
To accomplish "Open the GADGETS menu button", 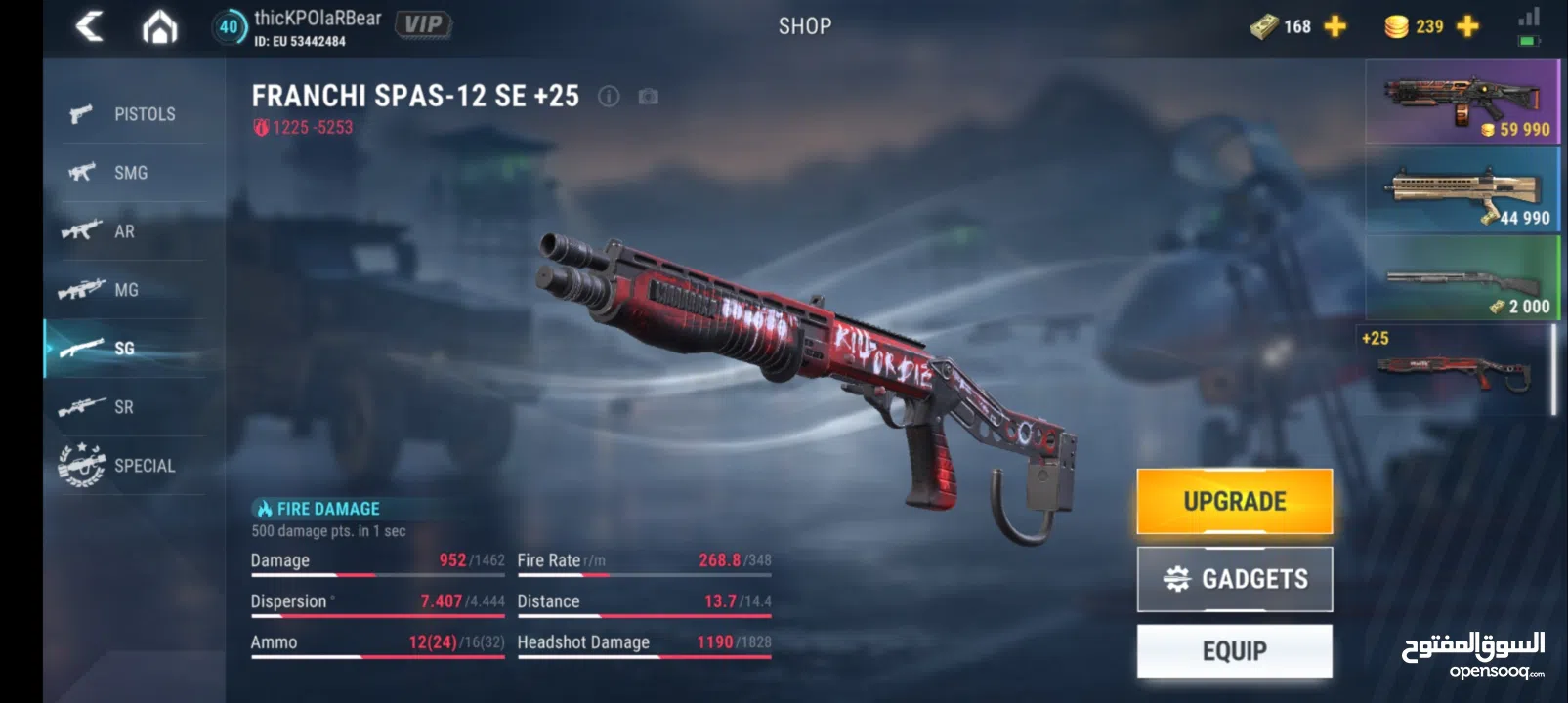I will tap(1234, 578).
